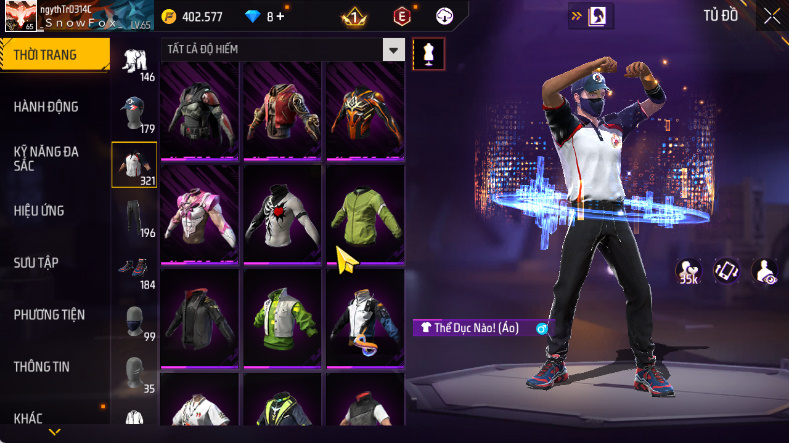Expand the Tất Cả Độ Hiếm rarity dropdown
The height and width of the screenshot is (443, 789).
pos(394,50)
